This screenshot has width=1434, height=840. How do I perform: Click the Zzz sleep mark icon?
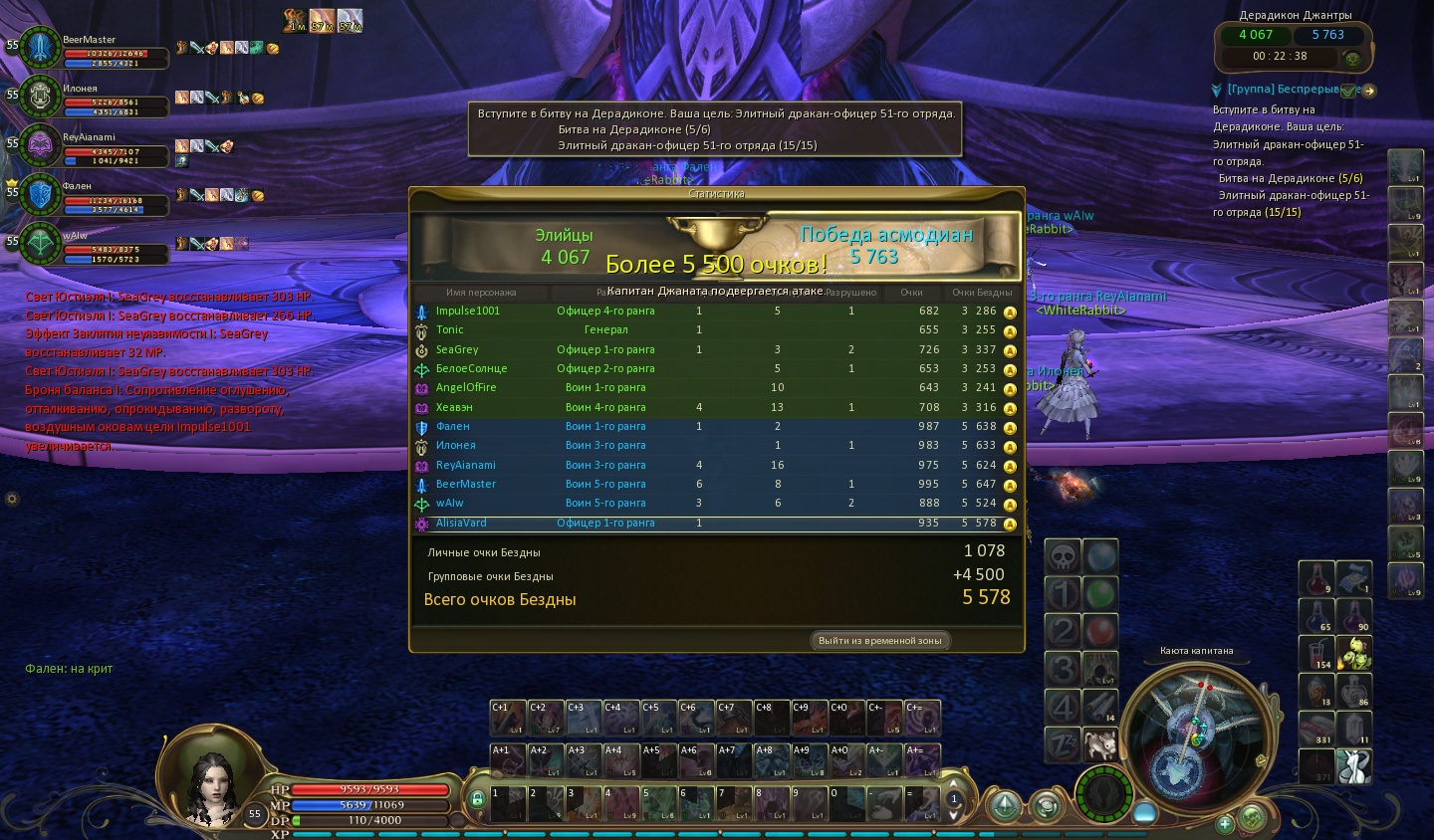[1063, 743]
